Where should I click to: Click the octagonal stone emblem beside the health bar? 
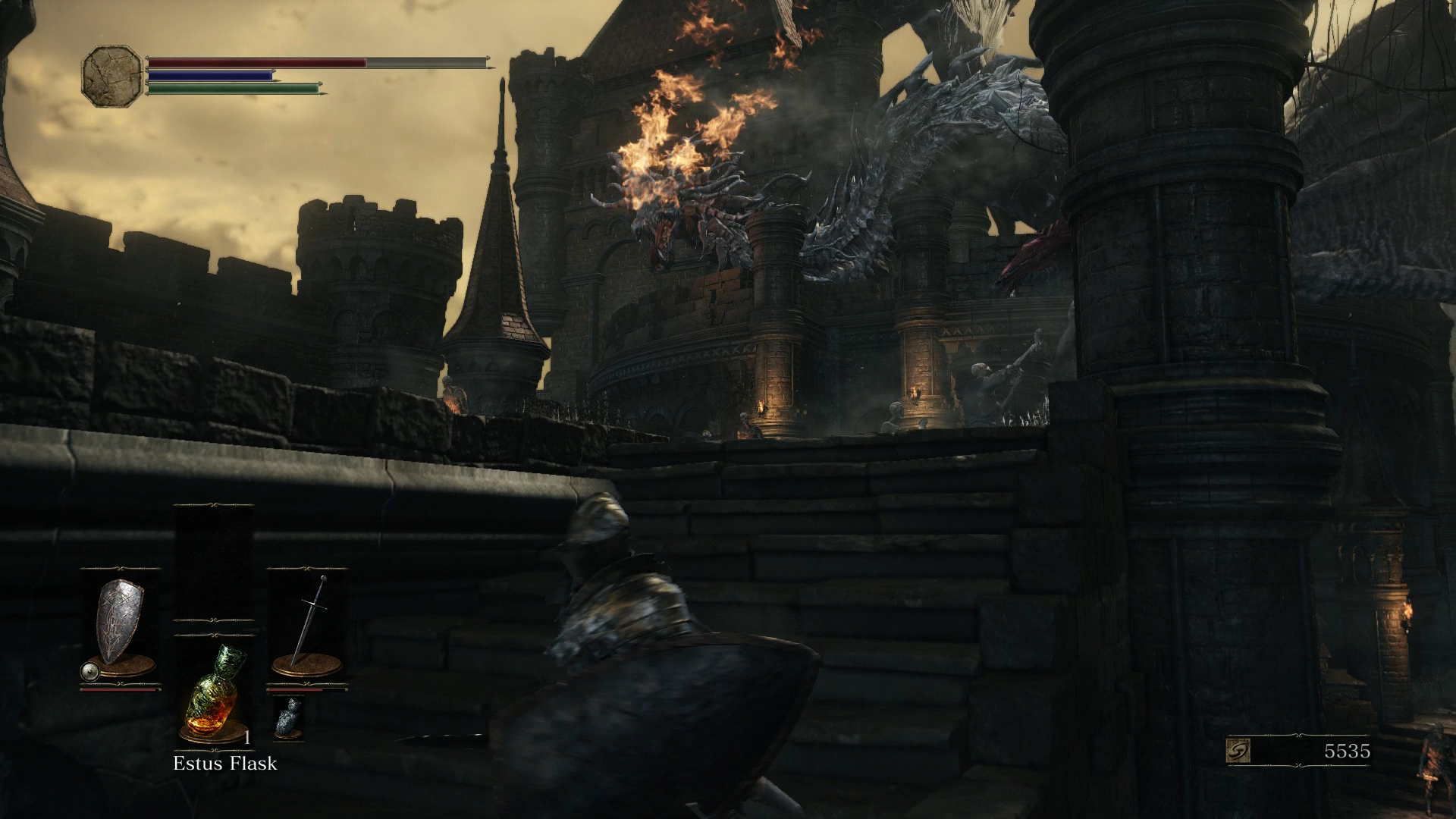click(112, 74)
